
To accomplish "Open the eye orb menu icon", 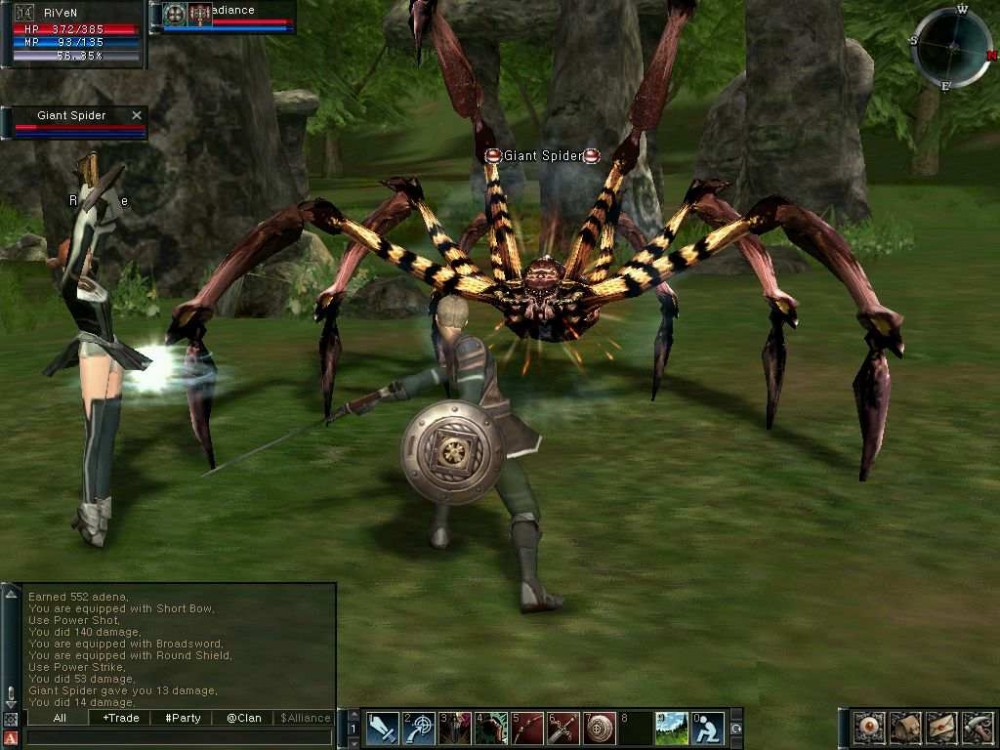I will pos(869,729).
